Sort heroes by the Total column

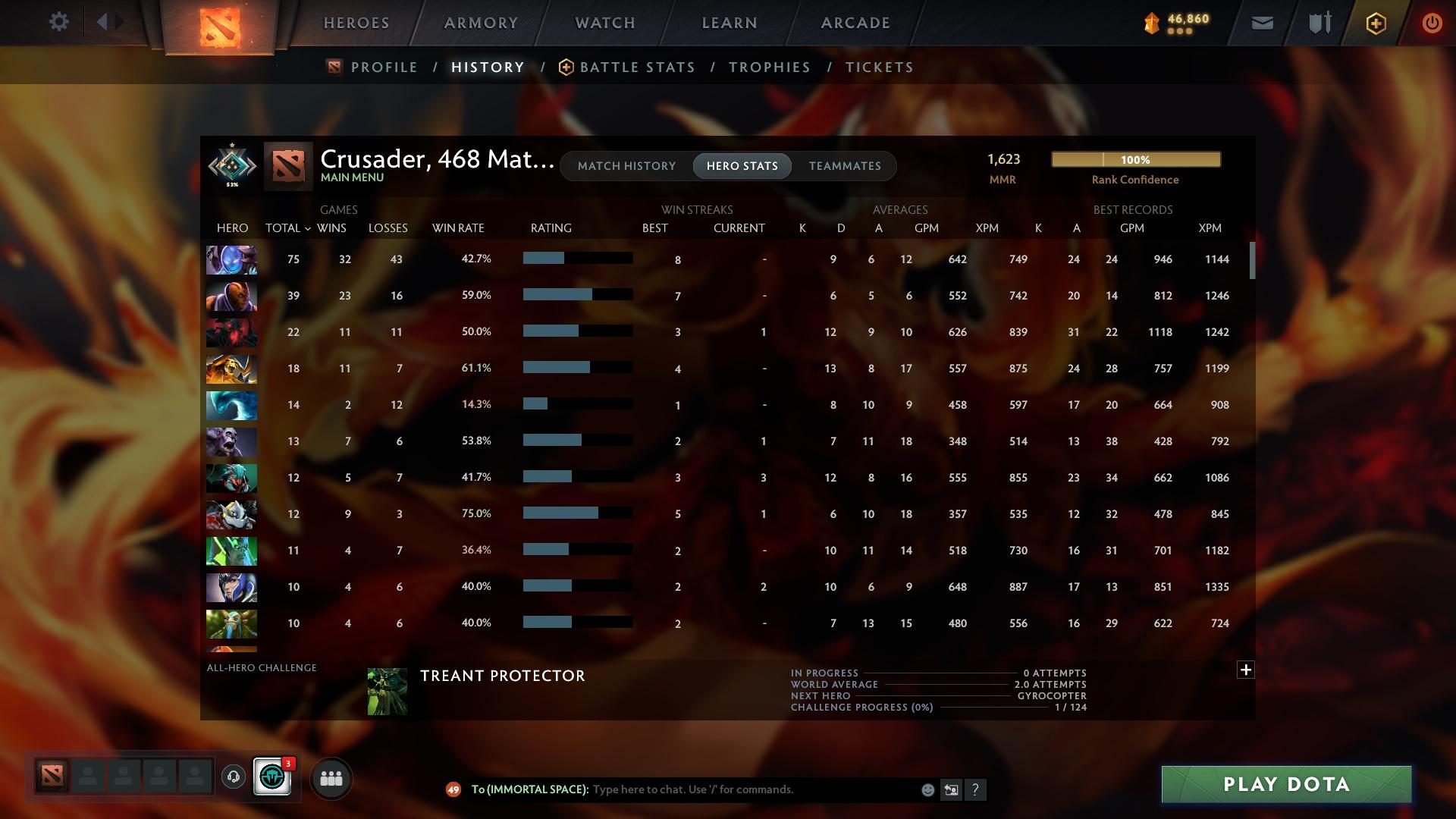286,227
